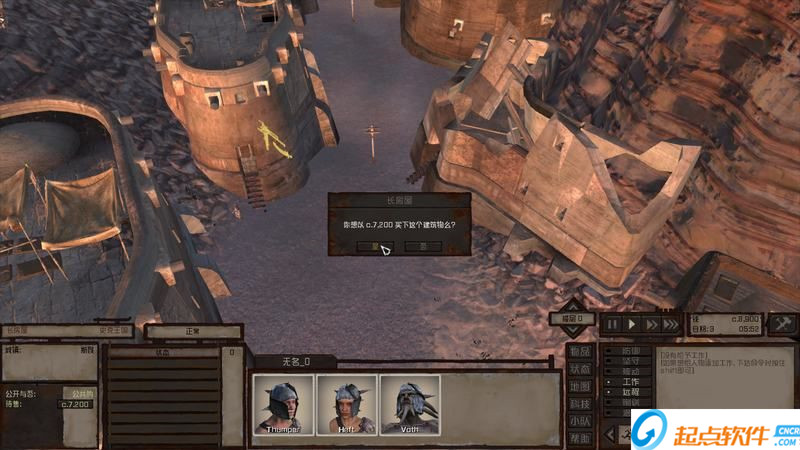This screenshot has width=800, height=450.
Task: Open the 状态 (stats) panel
Action: pos(580,369)
